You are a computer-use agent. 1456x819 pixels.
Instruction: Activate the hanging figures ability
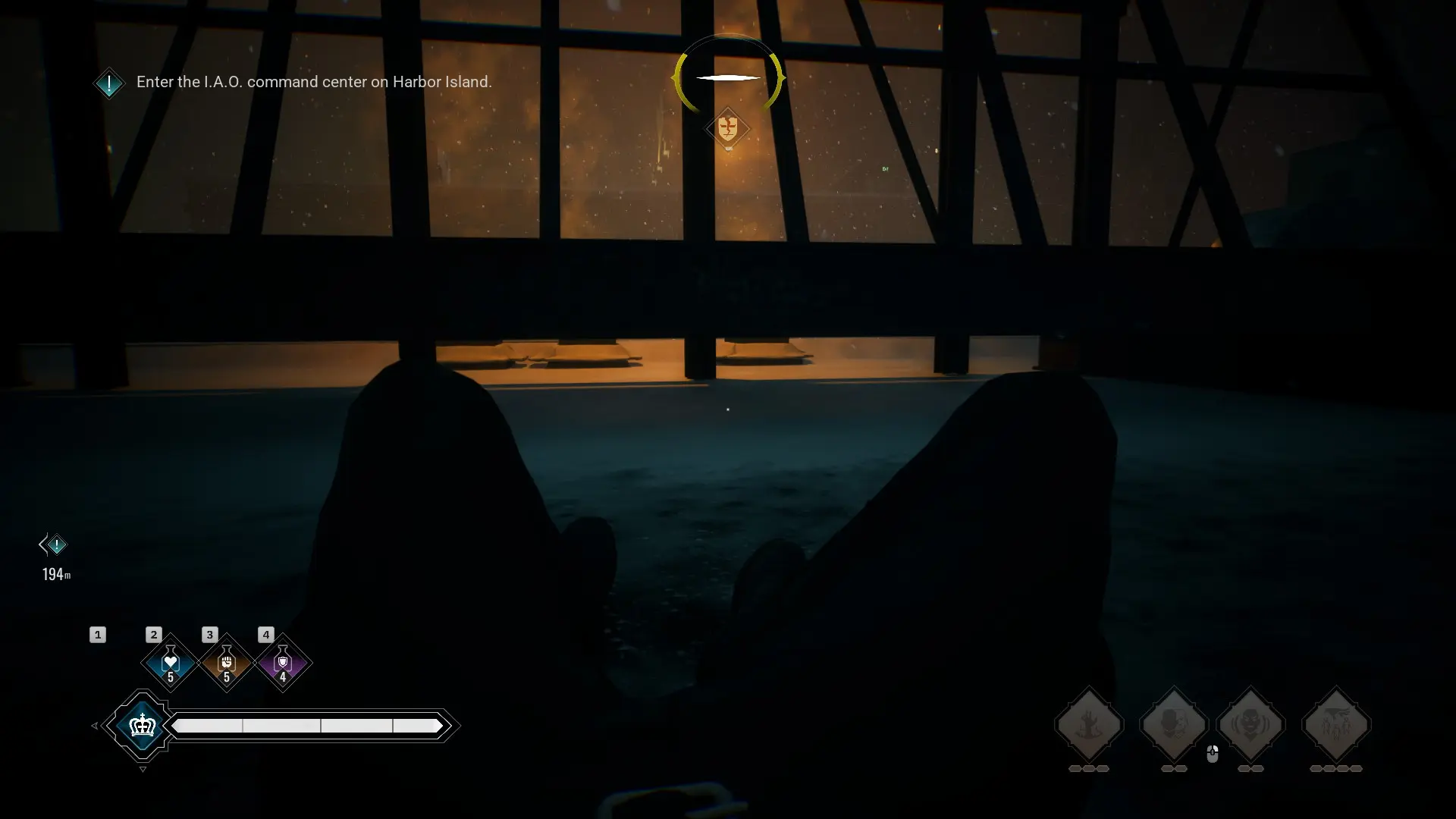click(1335, 725)
